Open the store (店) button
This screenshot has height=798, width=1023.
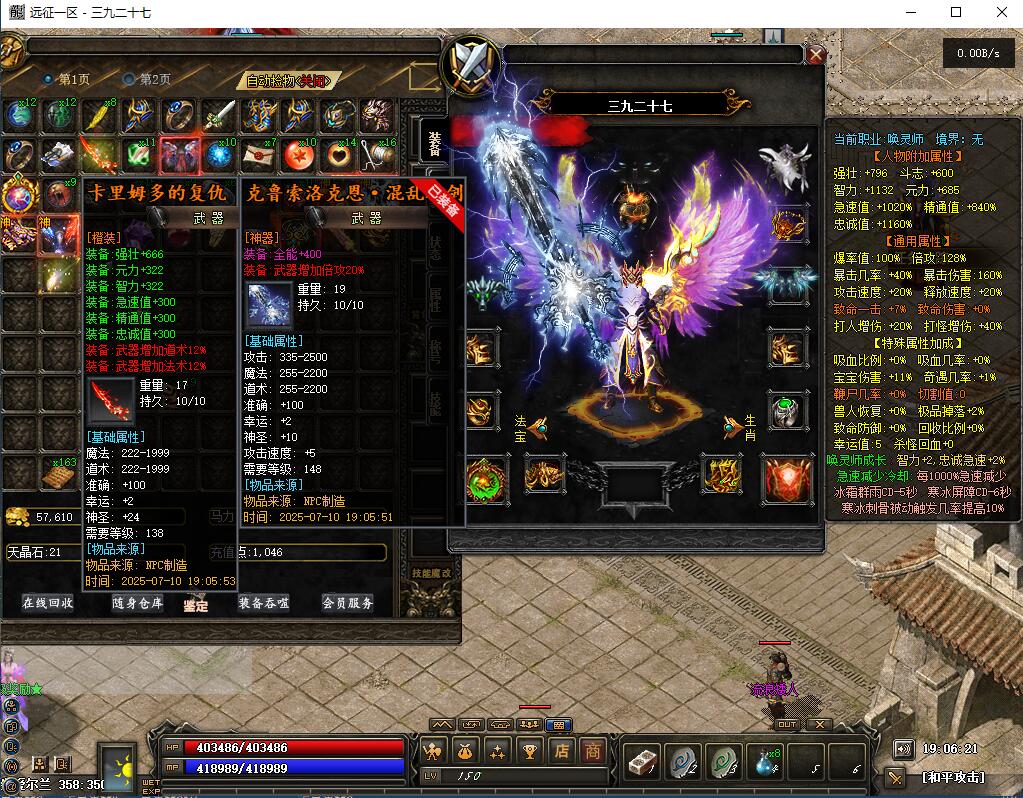[x=563, y=751]
